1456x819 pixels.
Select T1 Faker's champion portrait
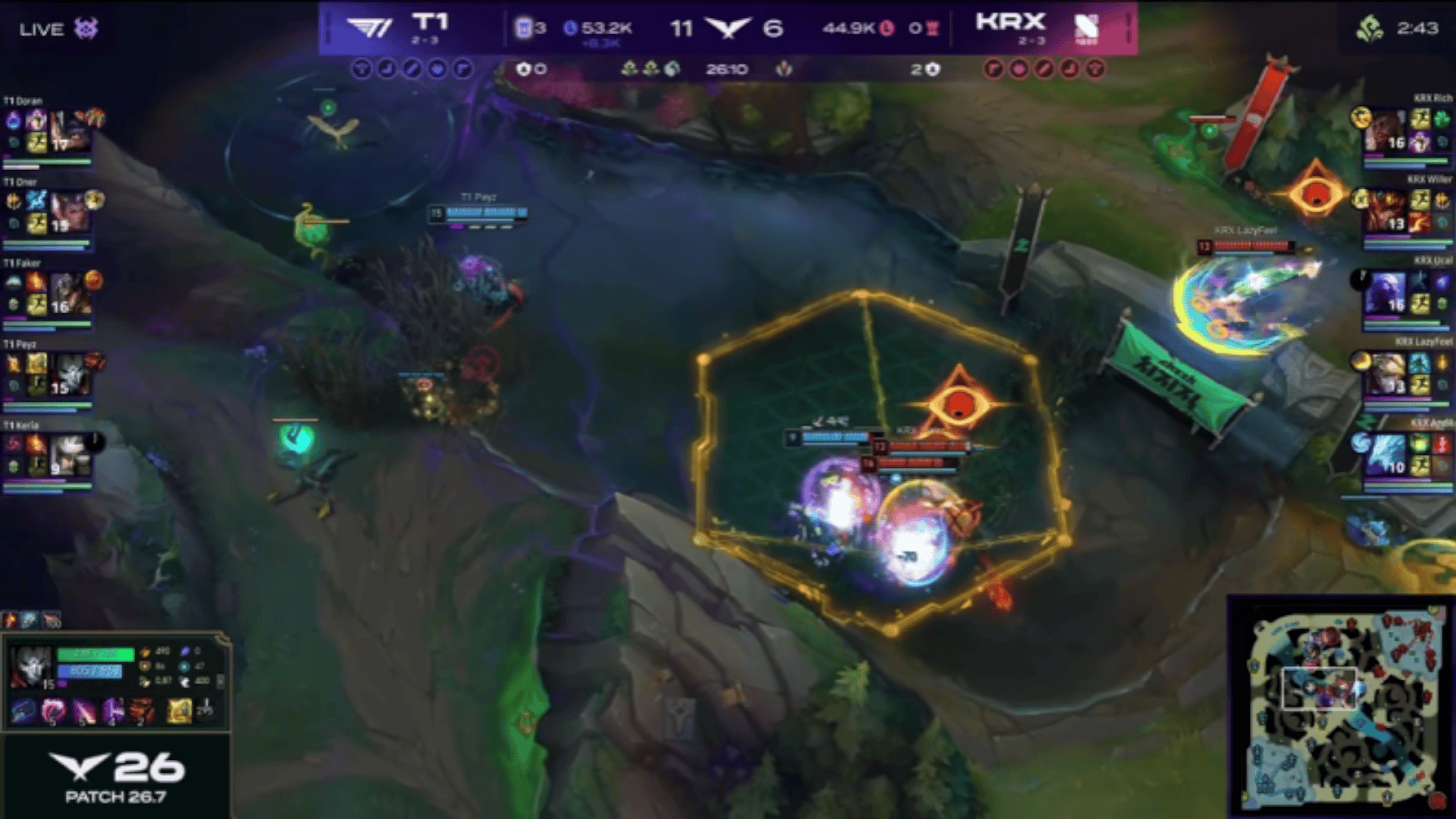coord(70,293)
